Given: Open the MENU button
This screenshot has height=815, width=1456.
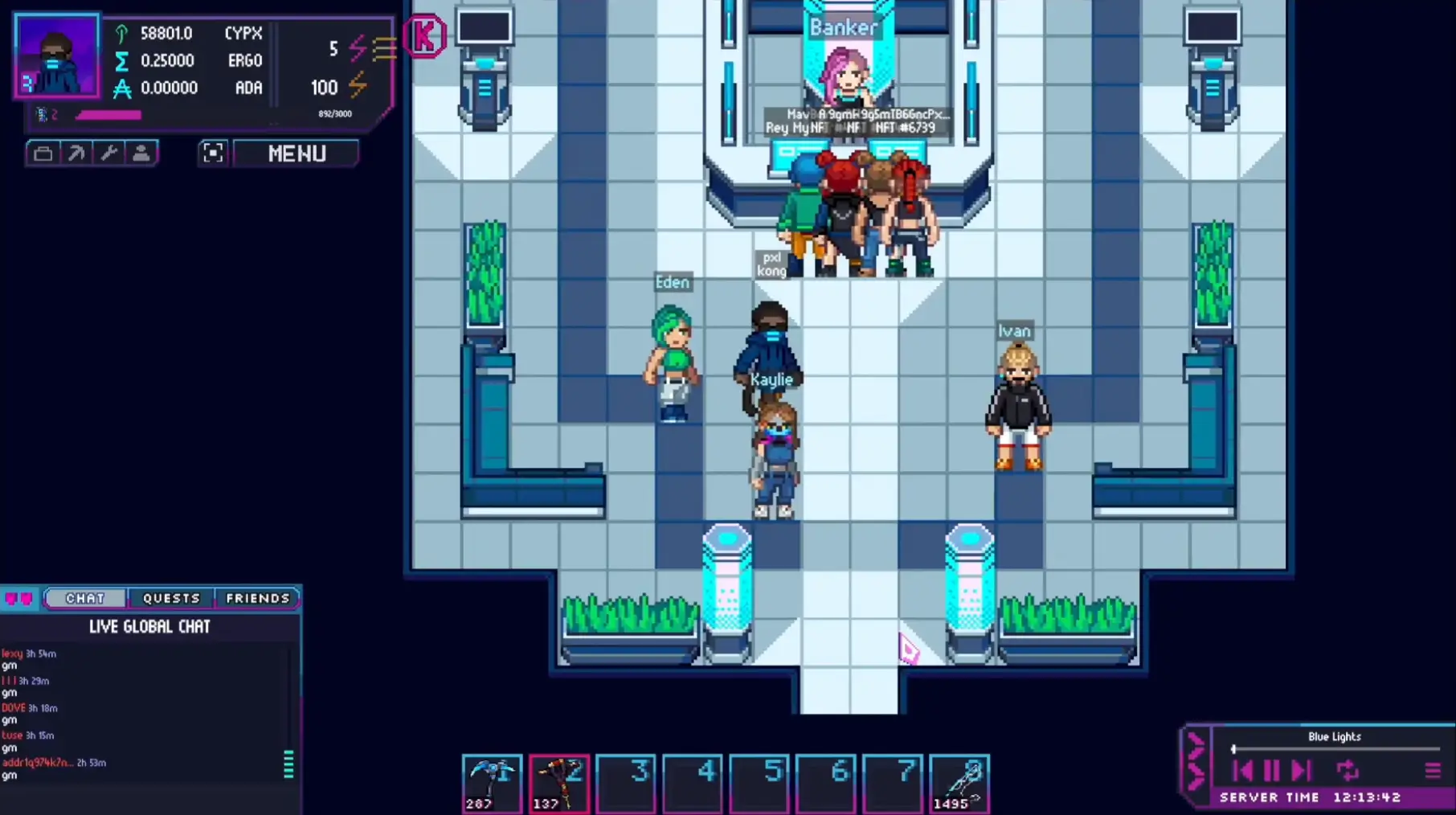Looking at the screenshot, I should tap(296, 154).
